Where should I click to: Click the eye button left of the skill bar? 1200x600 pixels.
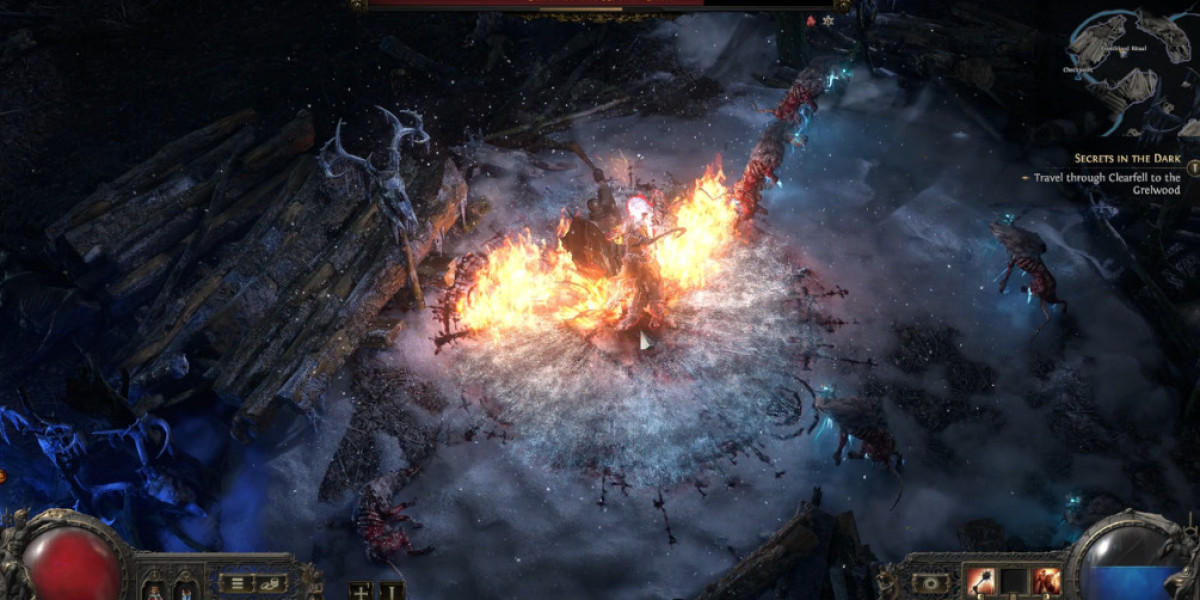(x=932, y=582)
